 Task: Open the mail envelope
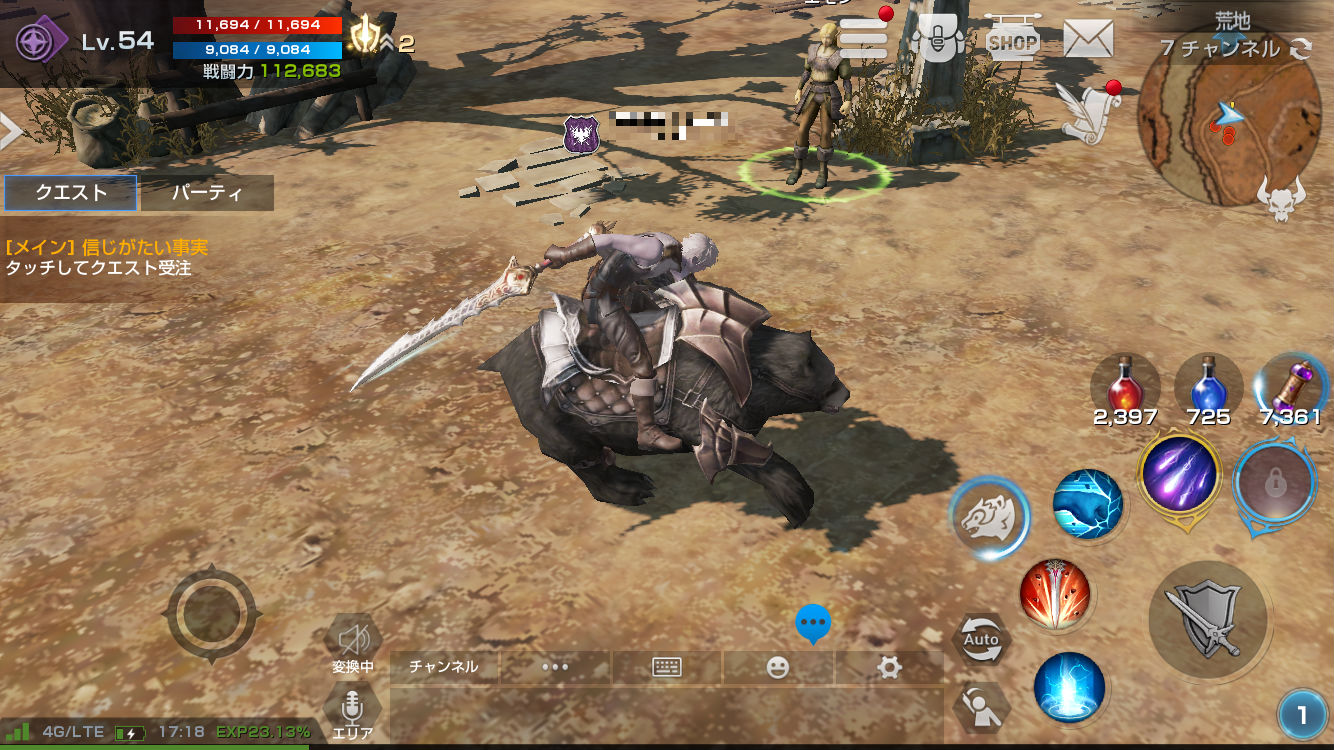[x=1088, y=39]
